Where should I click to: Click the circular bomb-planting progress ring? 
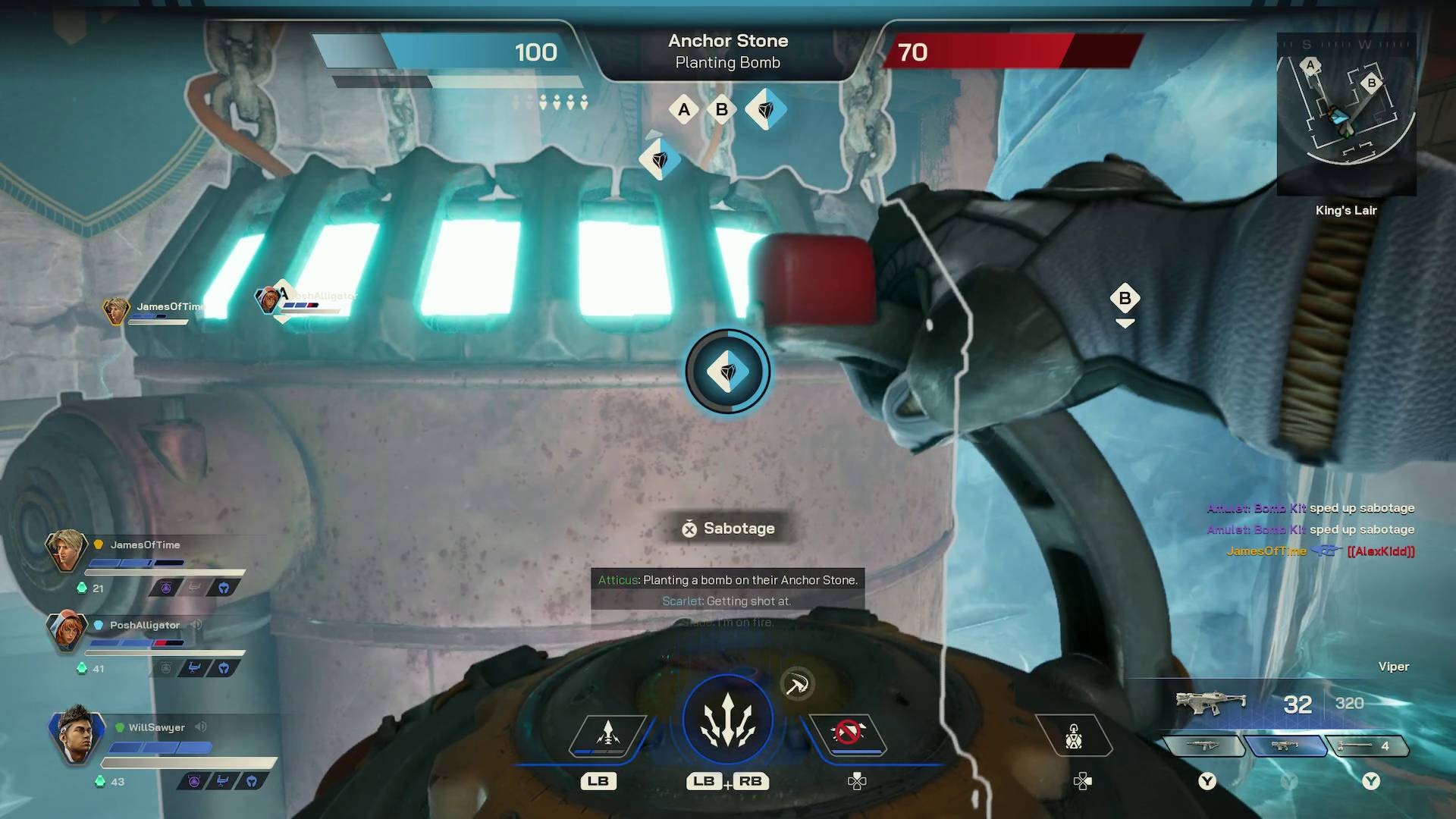click(727, 372)
